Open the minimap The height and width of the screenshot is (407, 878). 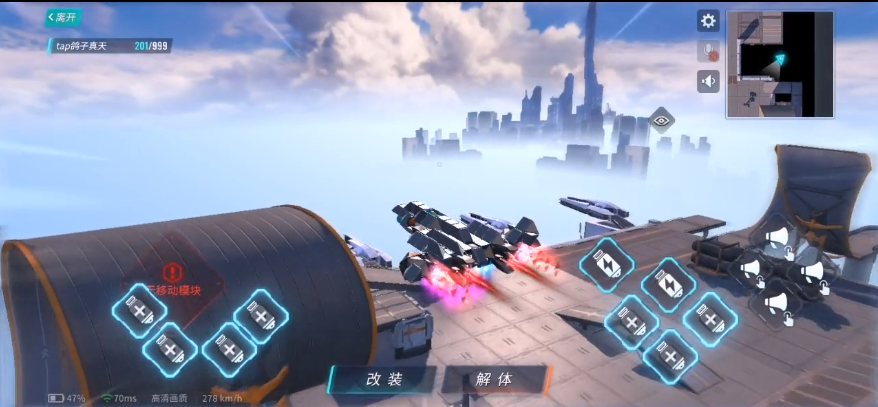pyautogui.click(x=780, y=63)
